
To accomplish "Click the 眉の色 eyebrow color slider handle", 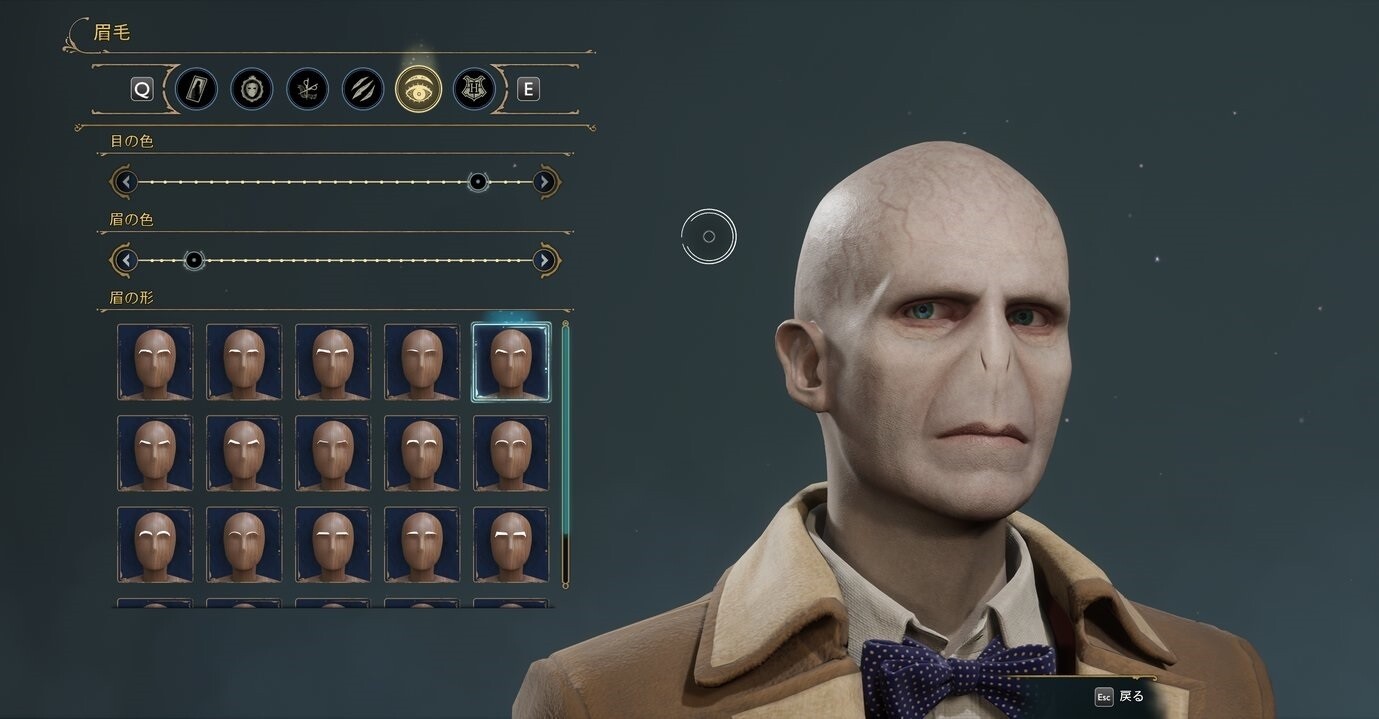I will point(194,261).
